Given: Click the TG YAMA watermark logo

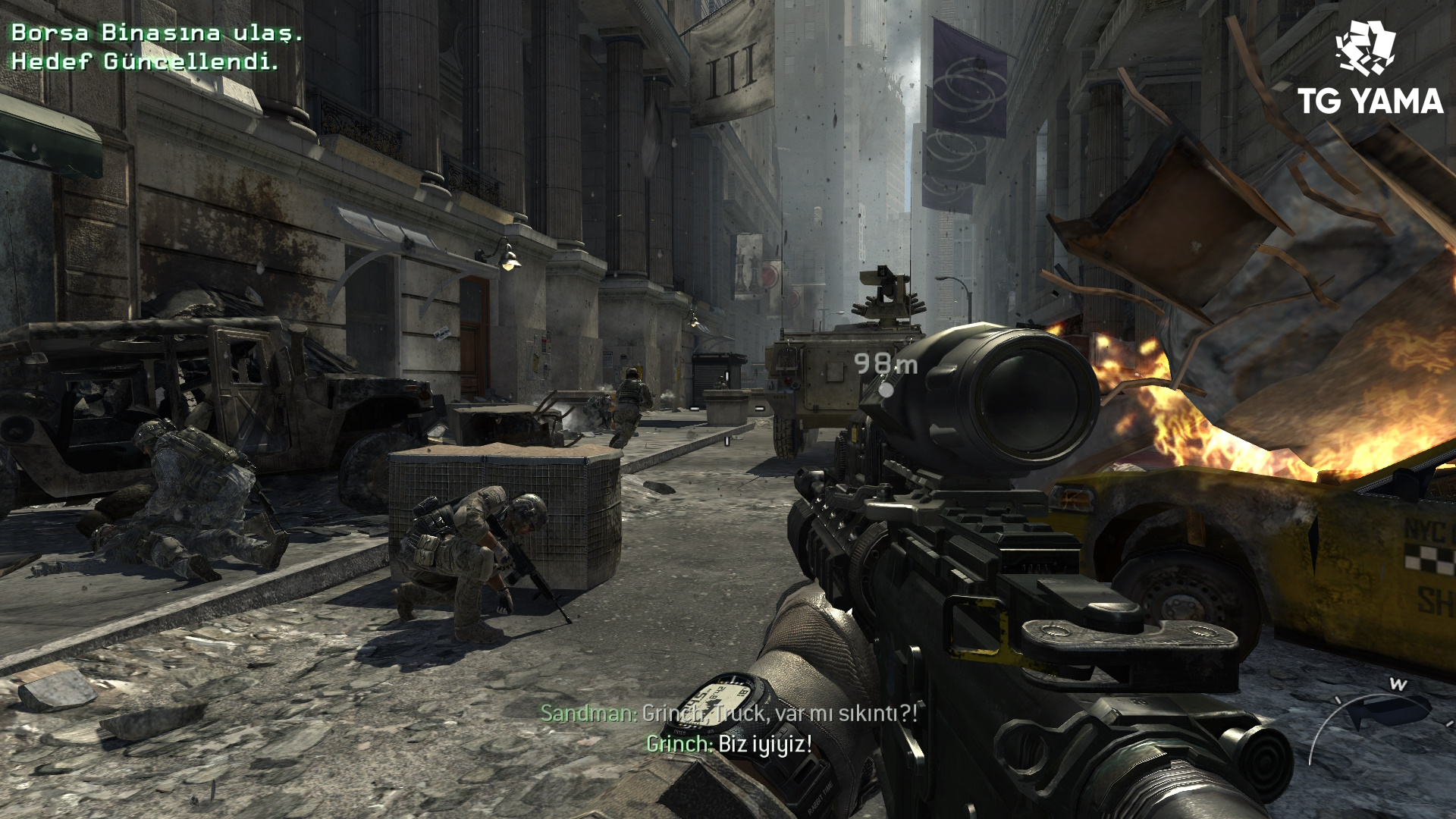Looking at the screenshot, I should click(x=1370, y=70).
